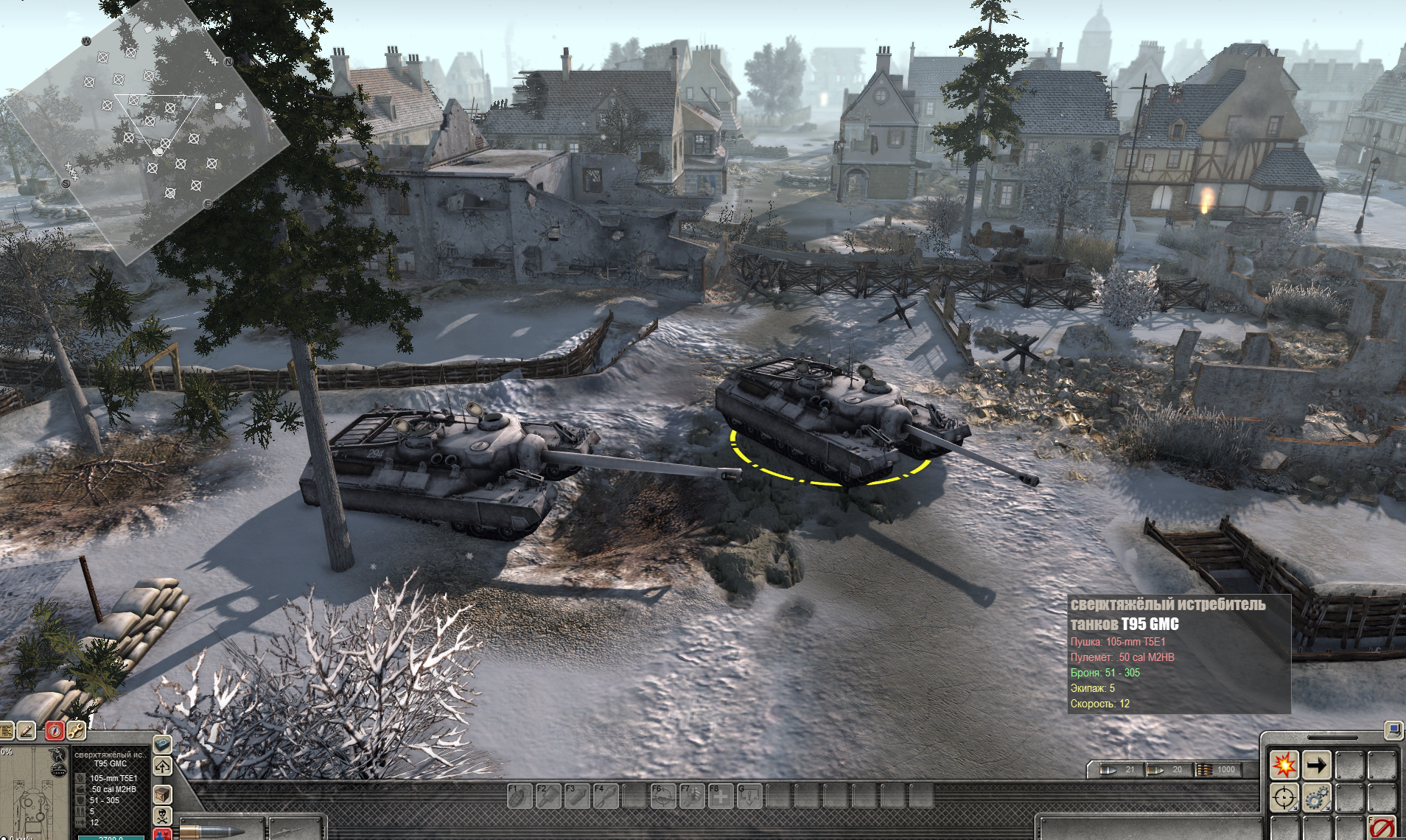Screen dimensions: 1406x840
Task: Open the computer monitor menu button
Action: pos(1393,730)
